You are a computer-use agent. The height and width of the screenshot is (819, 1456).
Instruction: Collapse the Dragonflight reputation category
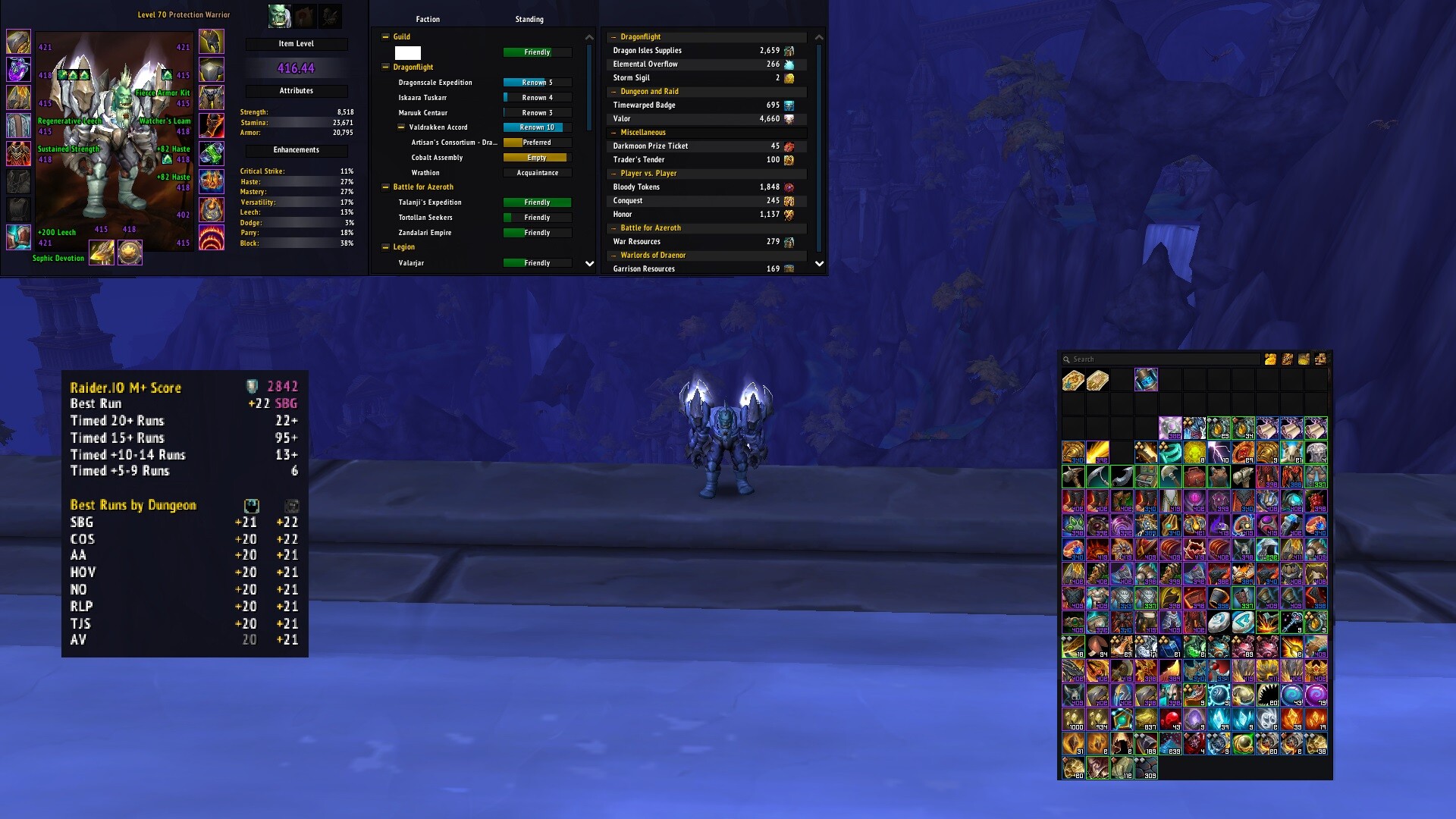(x=386, y=67)
